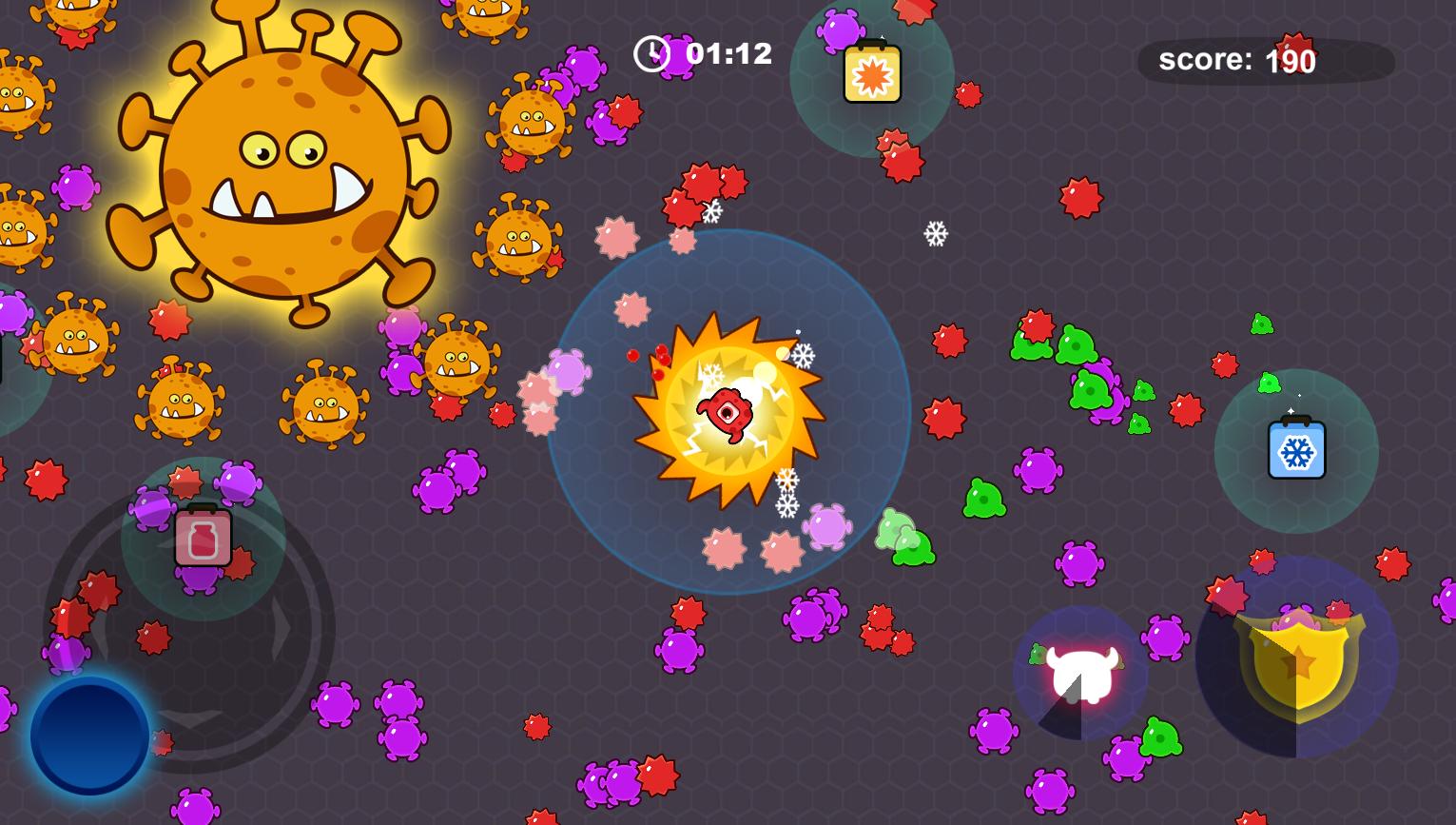
Task: Click the clock icon next to the timer
Action: pos(652,54)
